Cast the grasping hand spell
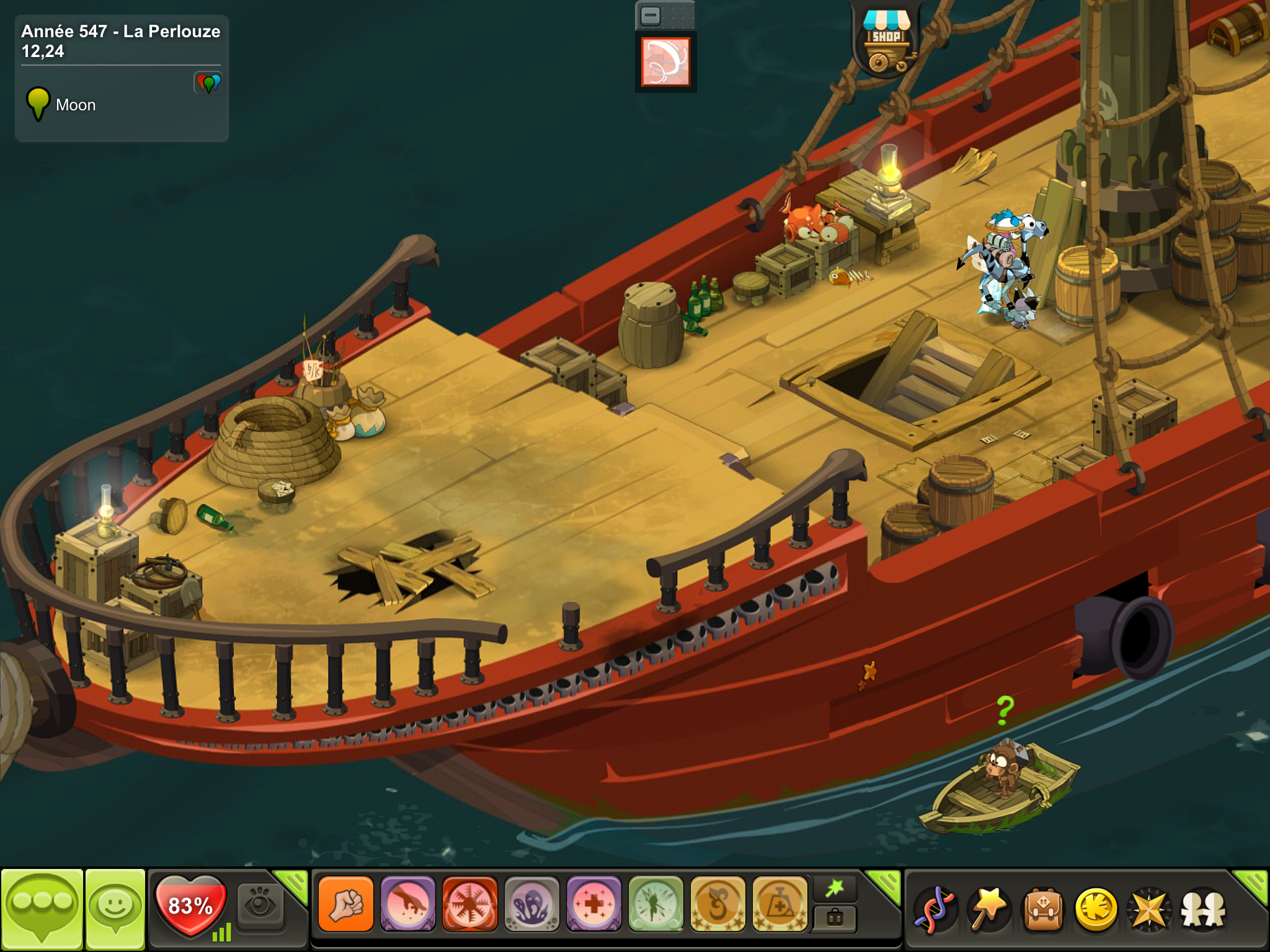The height and width of the screenshot is (952, 1270). pyautogui.click(x=408, y=904)
